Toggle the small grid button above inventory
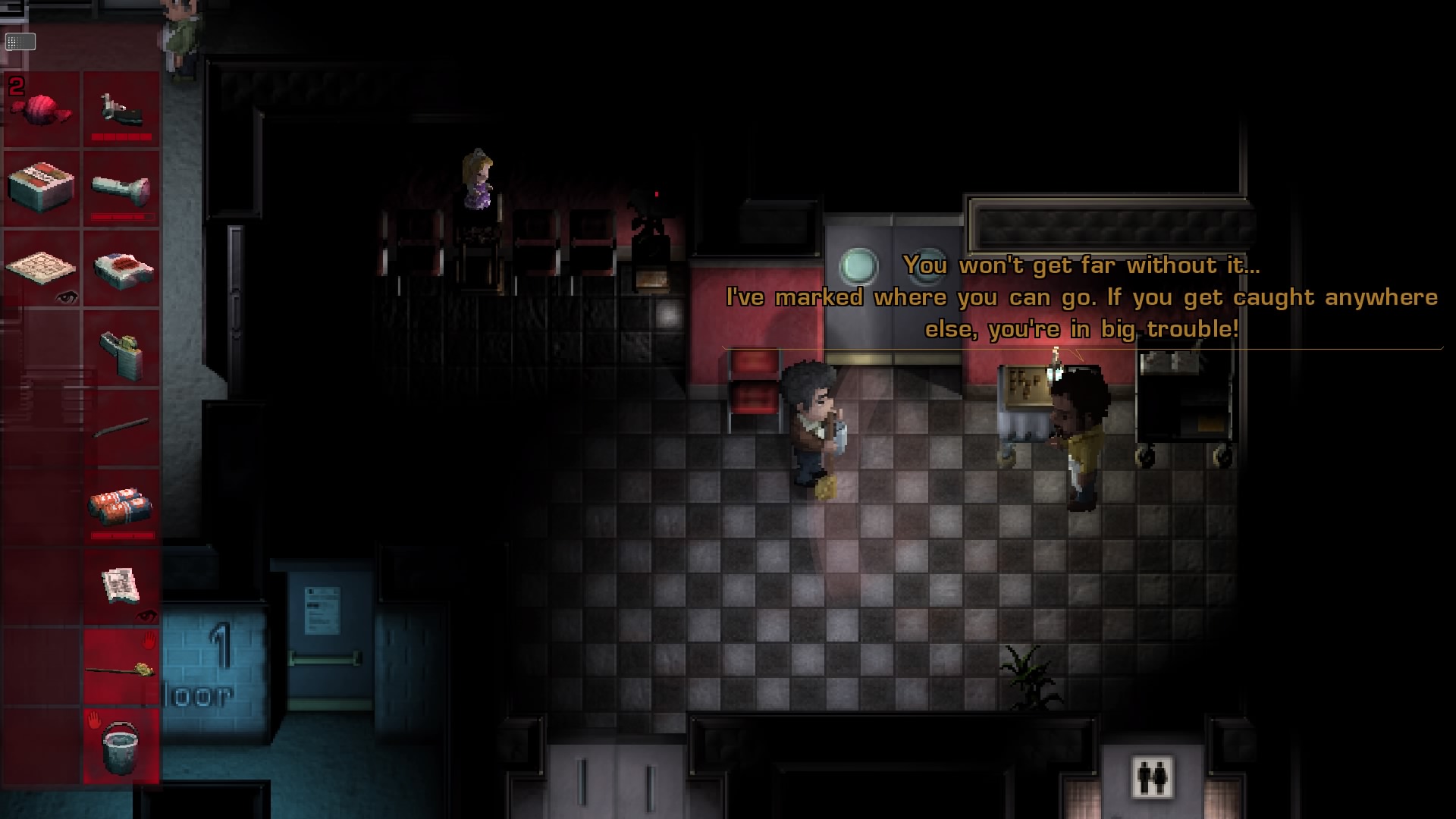This screenshot has width=1456, height=819. tap(20, 42)
